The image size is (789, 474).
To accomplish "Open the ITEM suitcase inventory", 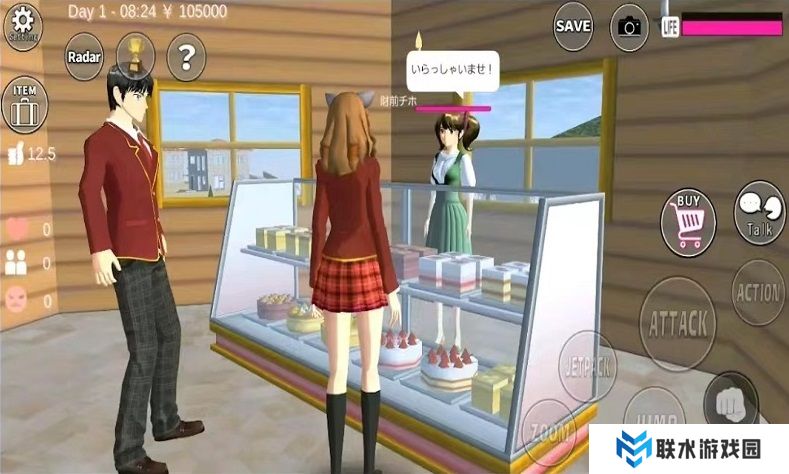I will pos(24,103).
